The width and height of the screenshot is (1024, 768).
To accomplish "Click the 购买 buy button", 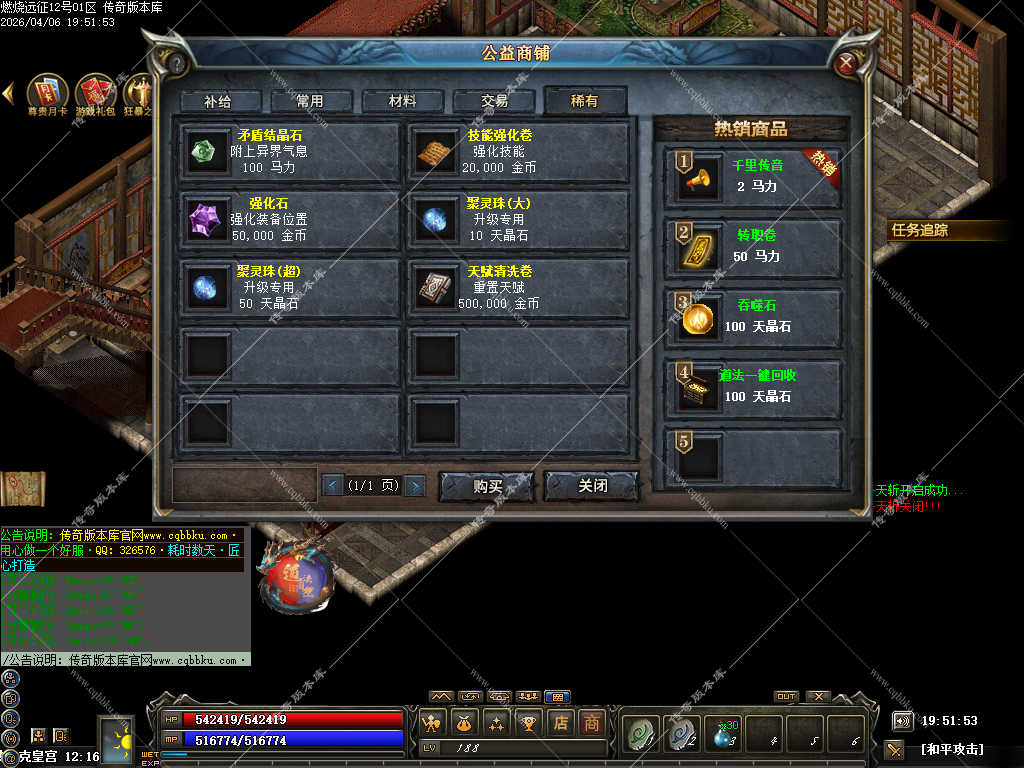I will (487, 486).
